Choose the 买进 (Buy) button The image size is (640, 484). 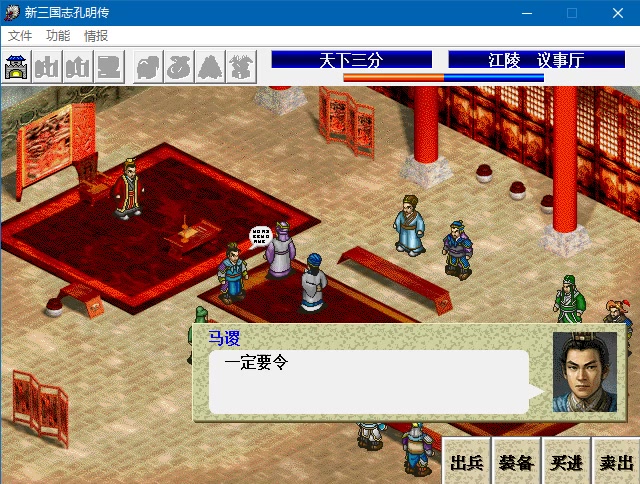(x=565, y=462)
